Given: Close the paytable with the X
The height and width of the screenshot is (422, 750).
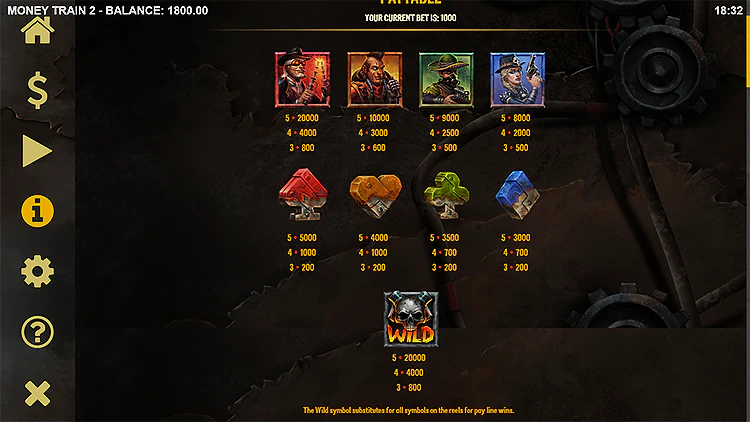Looking at the screenshot, I should point(37,393).
